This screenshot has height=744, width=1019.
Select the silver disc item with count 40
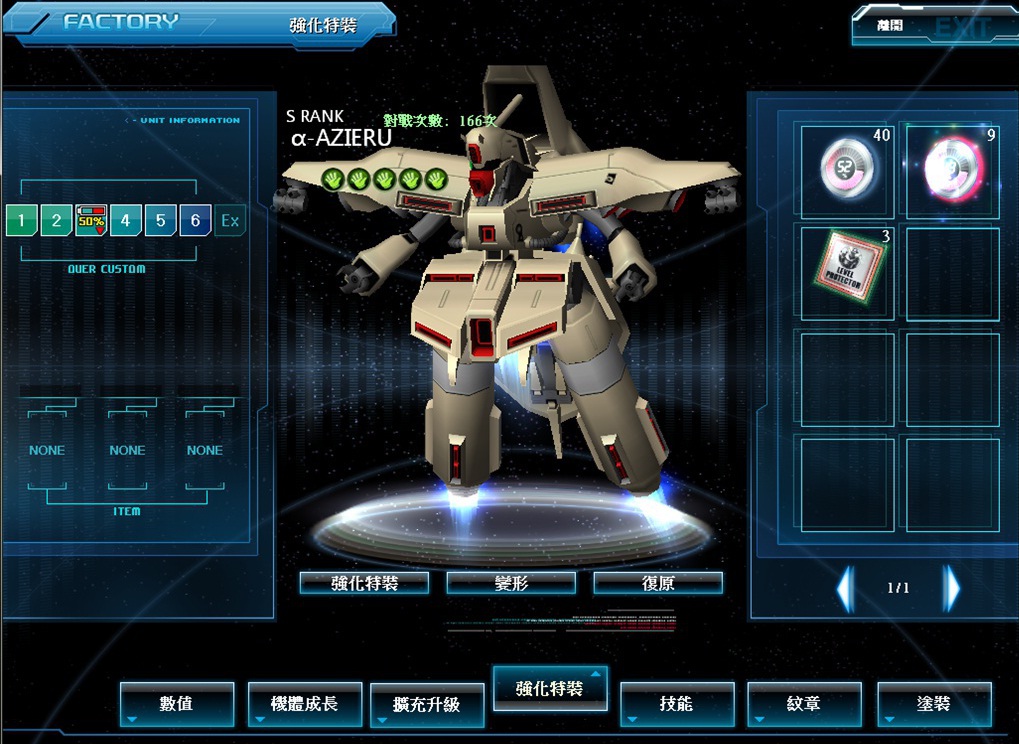(847, 169)
